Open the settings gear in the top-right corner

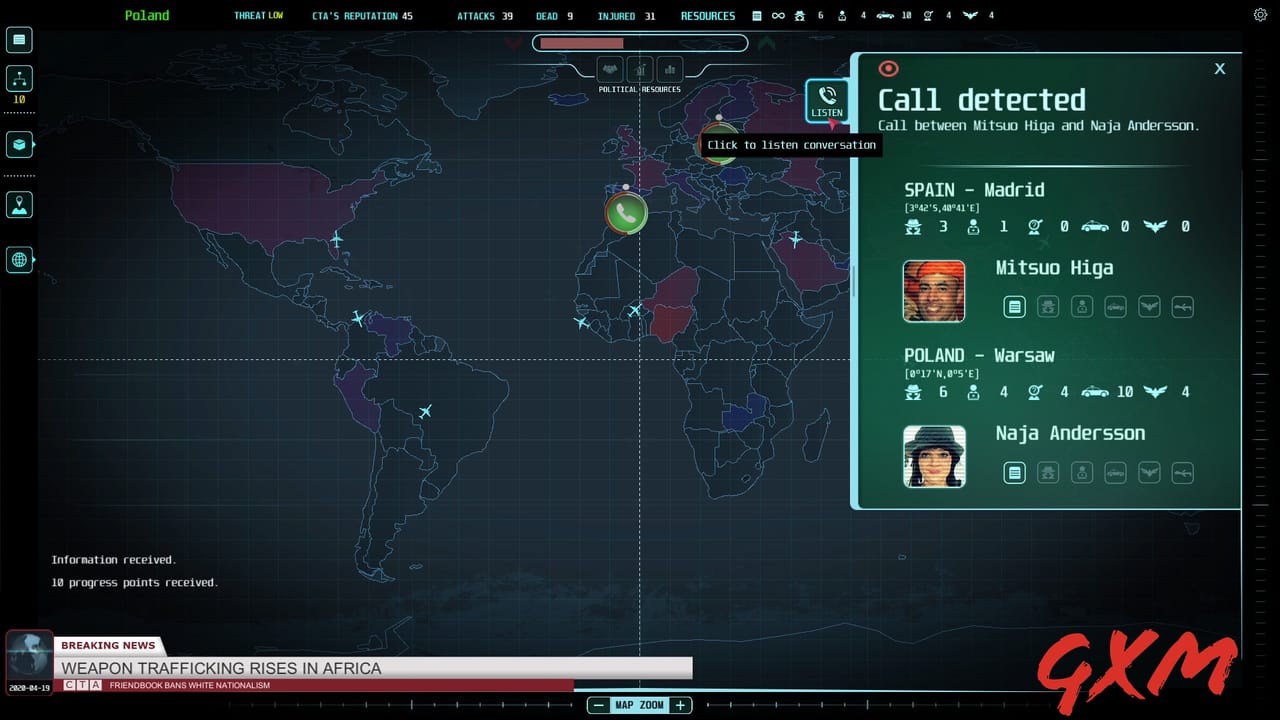click(1260, 15)
